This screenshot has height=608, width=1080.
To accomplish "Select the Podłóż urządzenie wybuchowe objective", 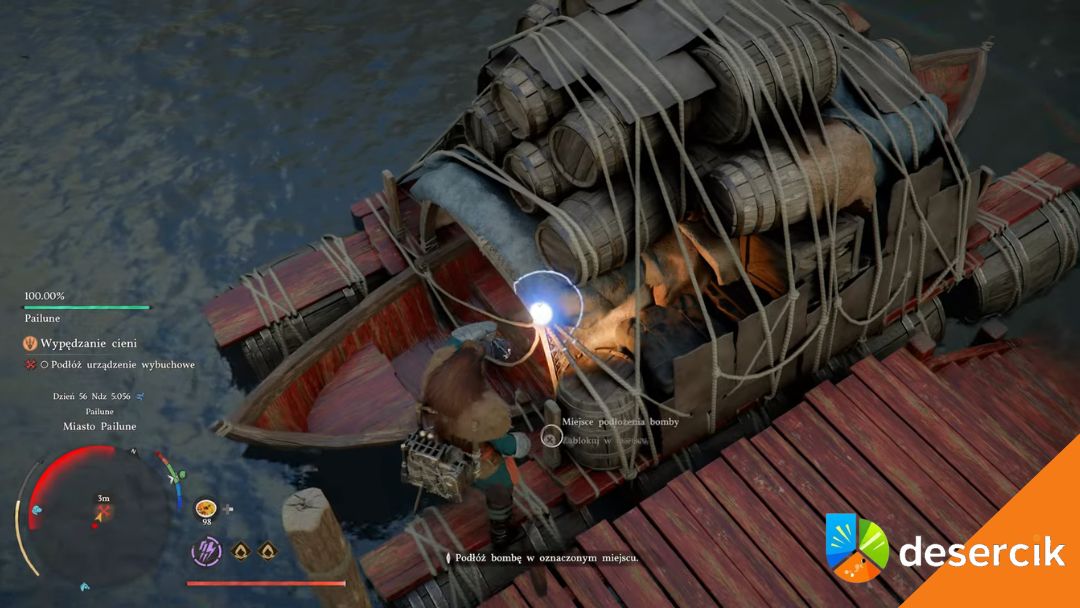I will click(x=116, y=365).
